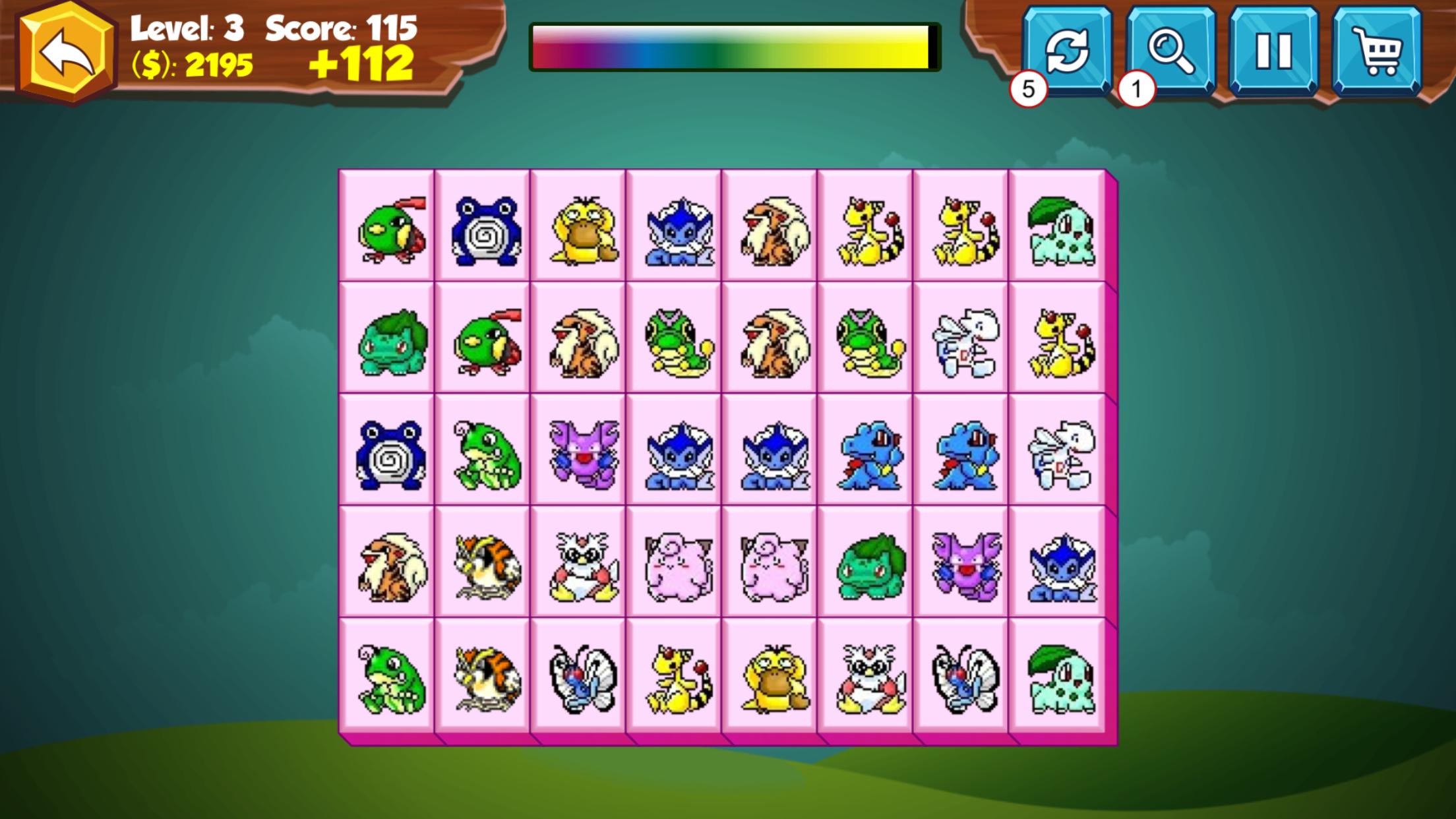This screenshot has width=1456, height=819.
Task: Activate the shuffle tiles power-up
Action: [x=1068, y=49]
